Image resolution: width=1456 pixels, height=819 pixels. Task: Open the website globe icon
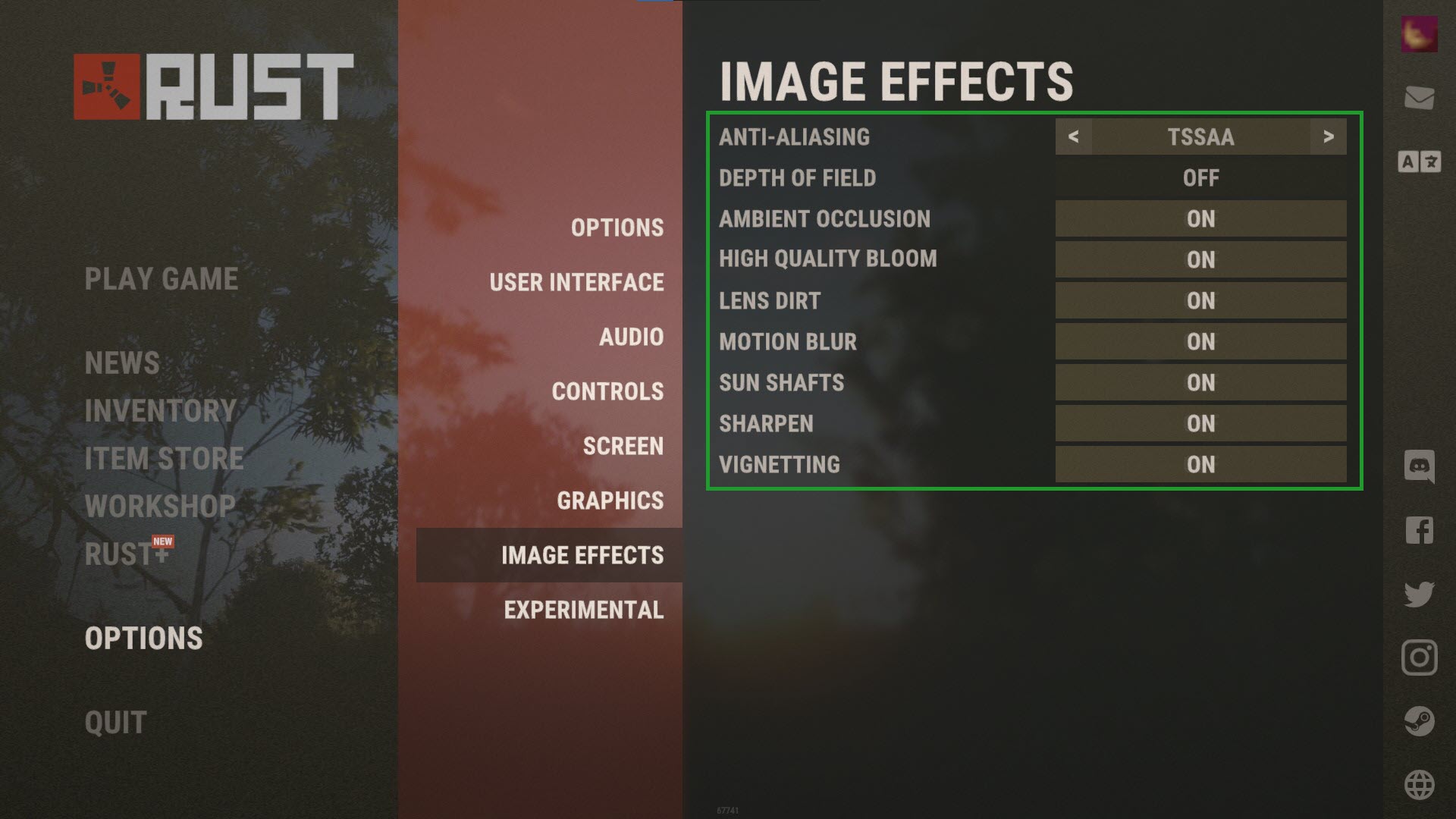[1421, 784]
